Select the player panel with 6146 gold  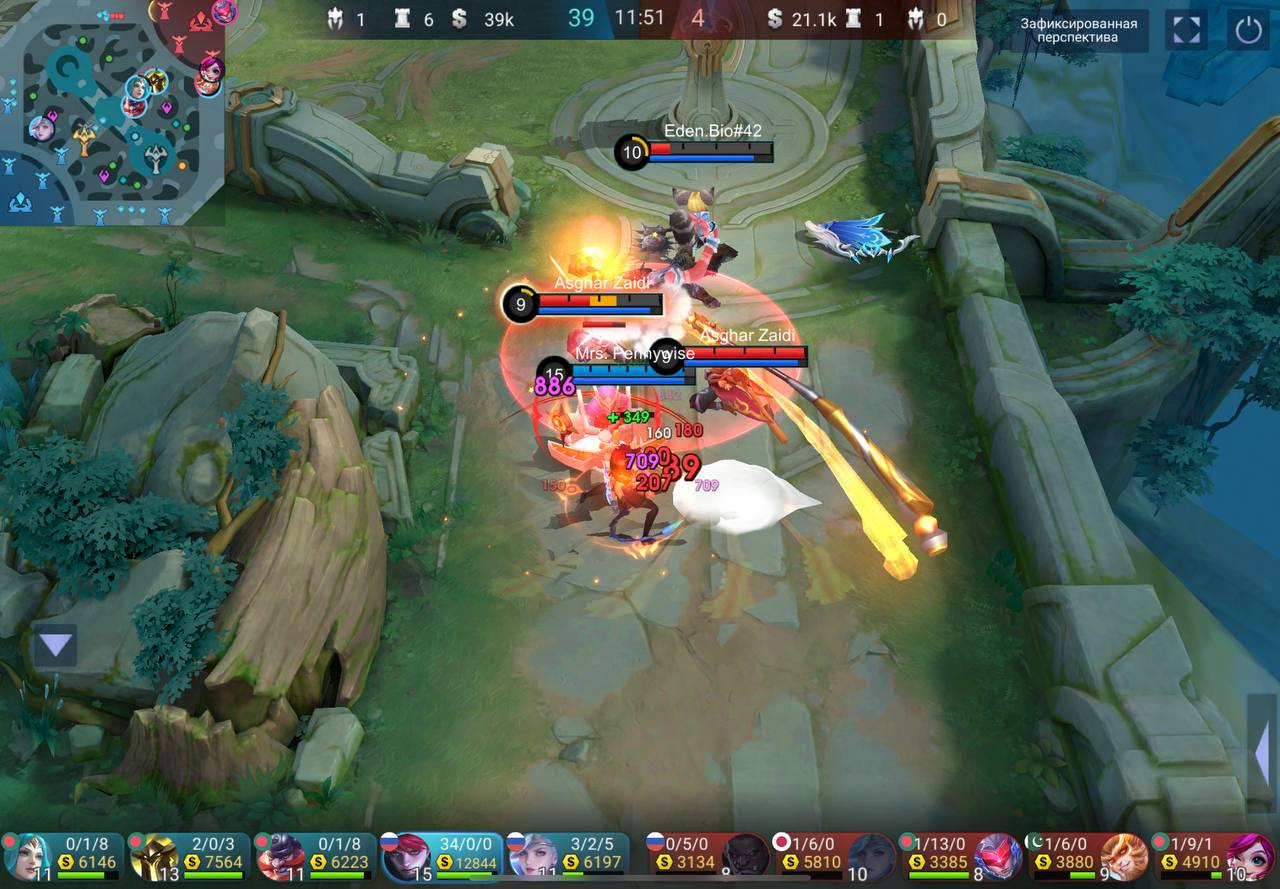tap(64, 856)
